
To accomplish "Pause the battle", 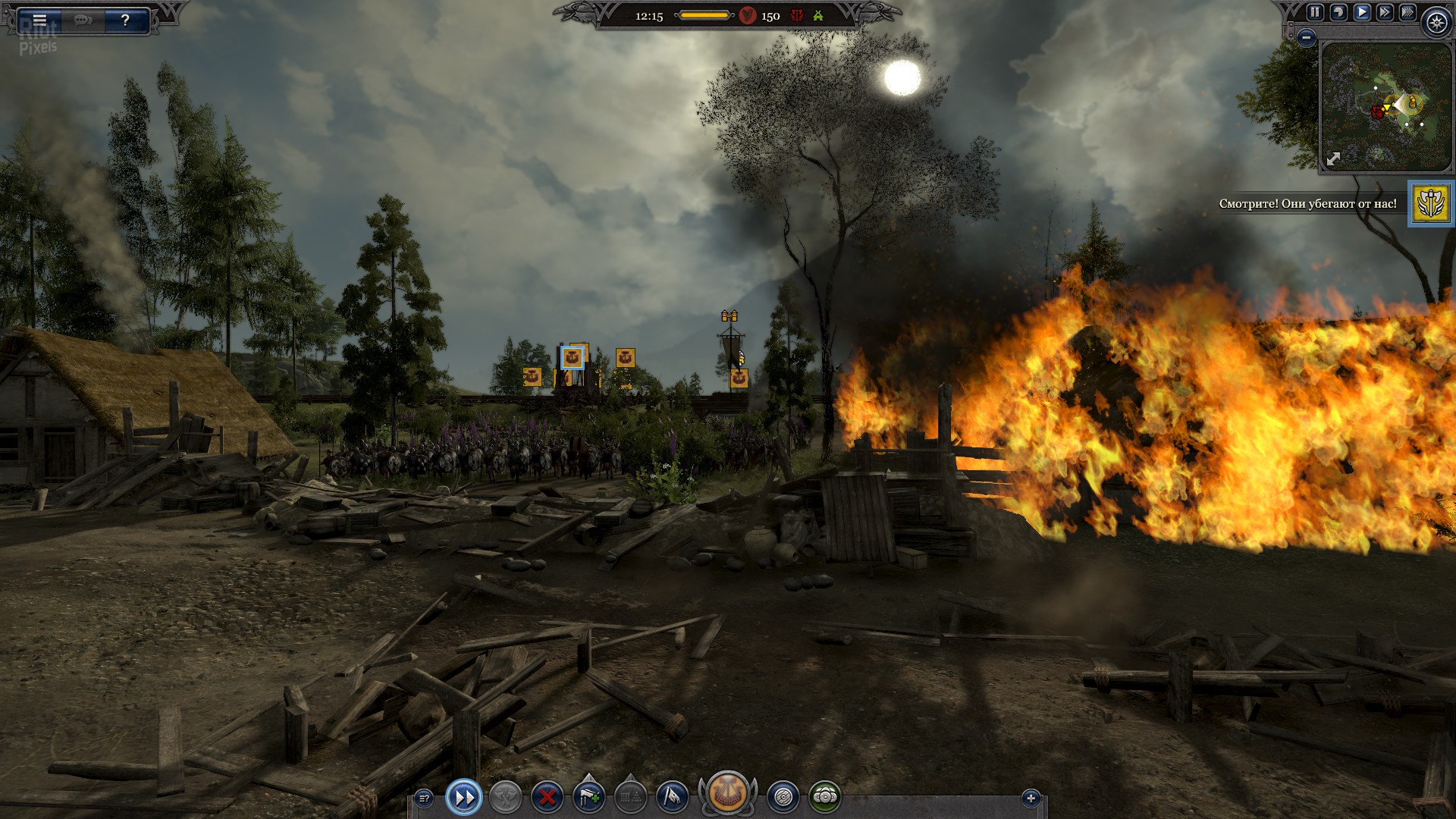I will (1315, 12).
